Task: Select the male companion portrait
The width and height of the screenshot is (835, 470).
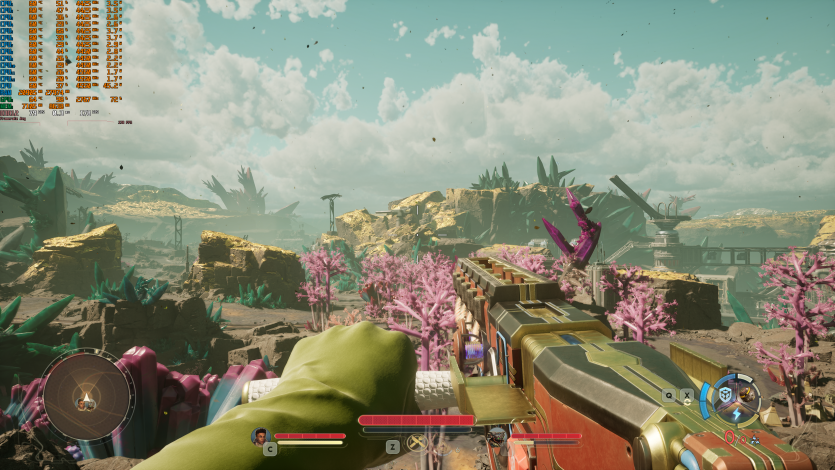Action: point(260,436)
